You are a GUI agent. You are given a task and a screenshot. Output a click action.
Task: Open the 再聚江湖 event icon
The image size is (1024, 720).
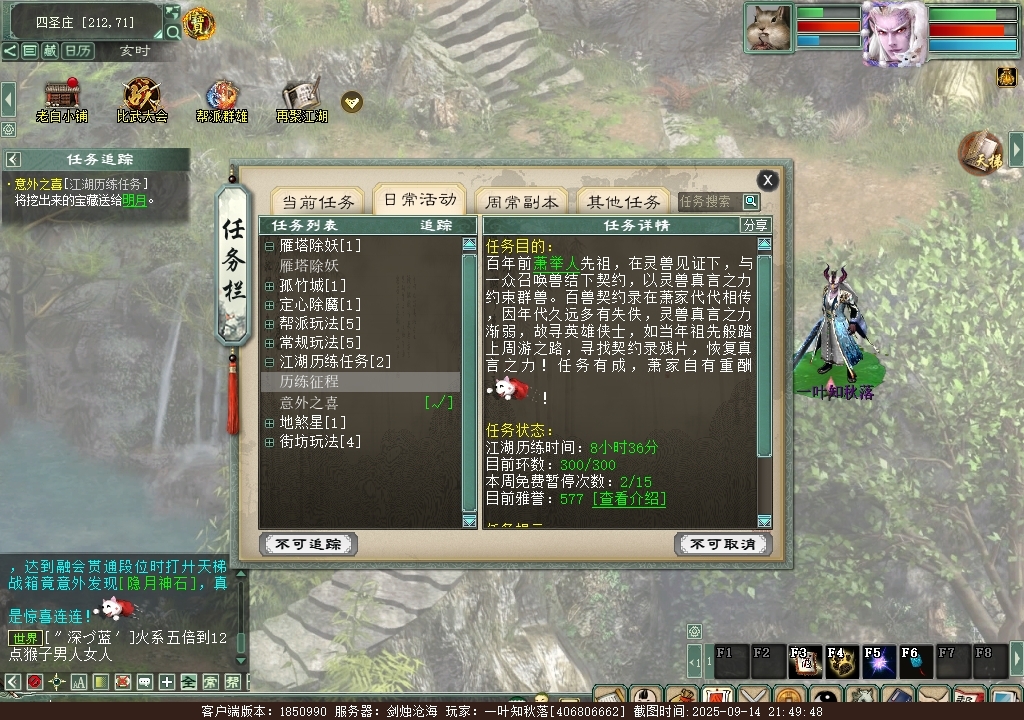301,97
